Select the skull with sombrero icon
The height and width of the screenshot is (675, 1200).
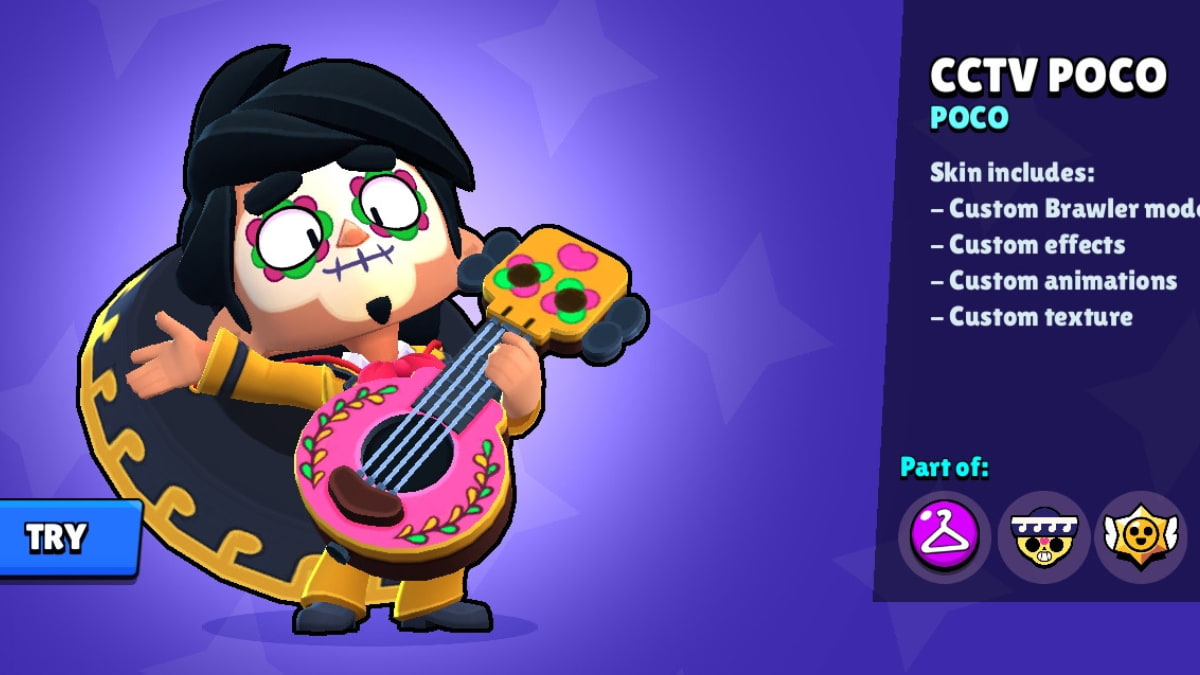tap(1043, 537)
